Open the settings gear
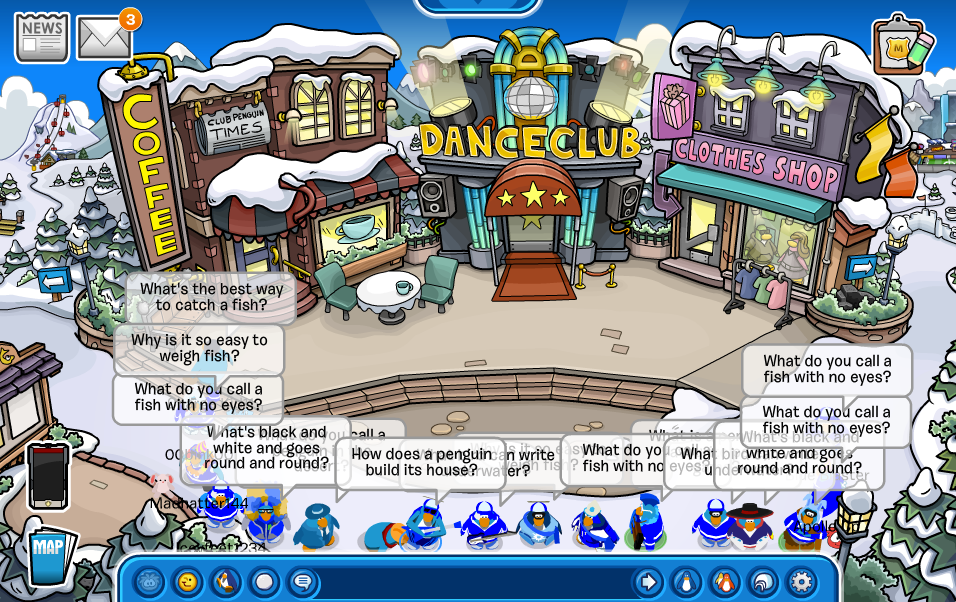This screenshot has height=602, width=956. point(800,581)
